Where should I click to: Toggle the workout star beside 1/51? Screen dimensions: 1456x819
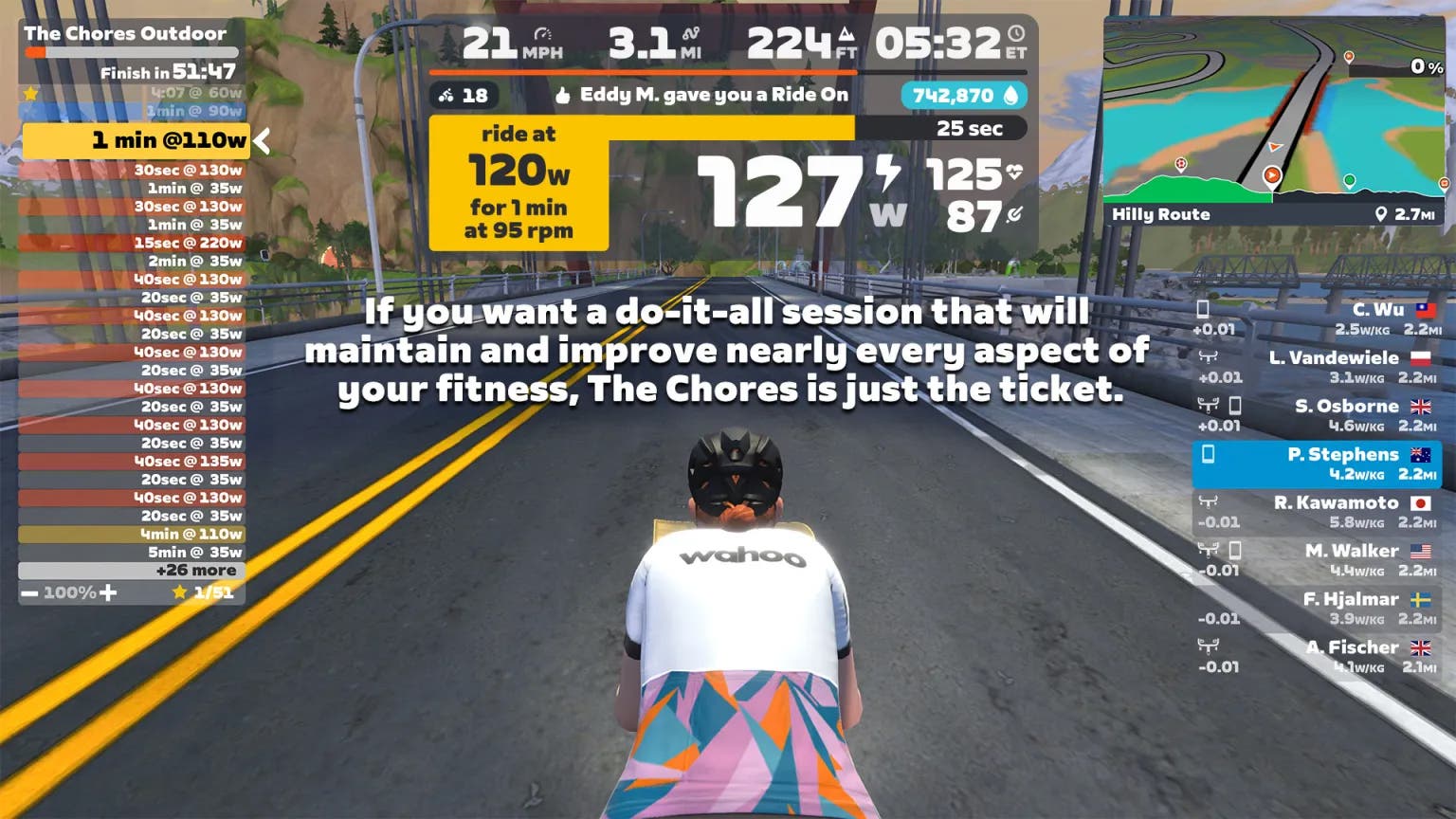tap(180, 591)
